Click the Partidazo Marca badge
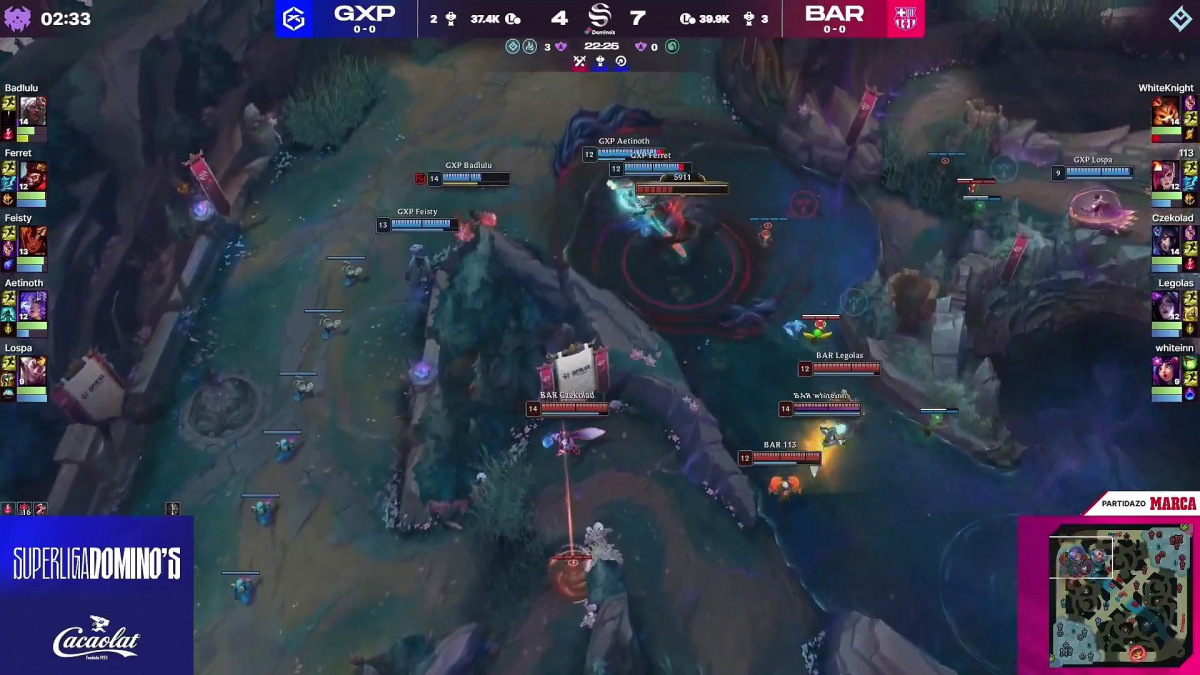Image resolution: width=1200 pixels, height=675 pixels. point(1148,503)
